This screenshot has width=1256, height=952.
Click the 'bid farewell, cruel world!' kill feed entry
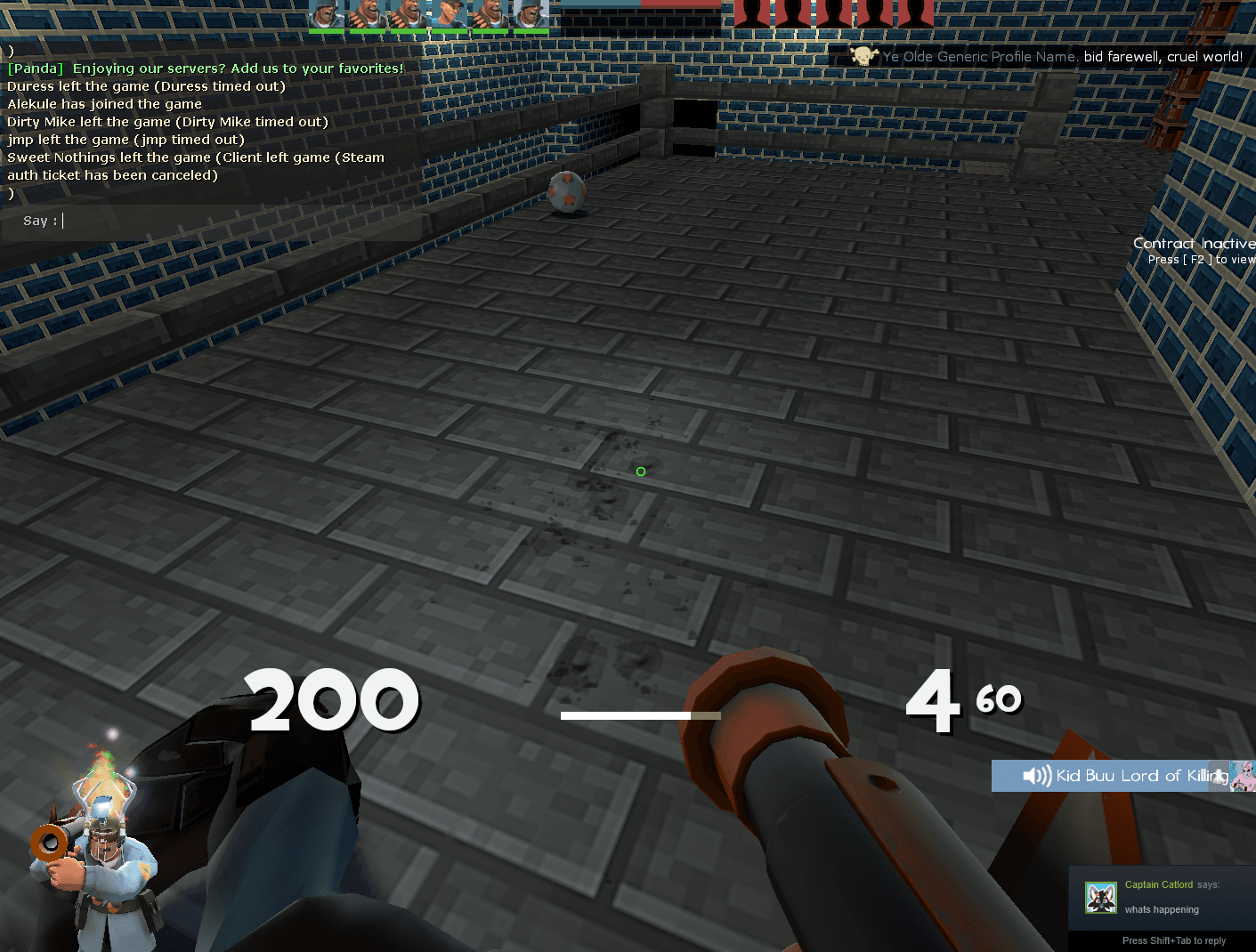[1162, 56]
